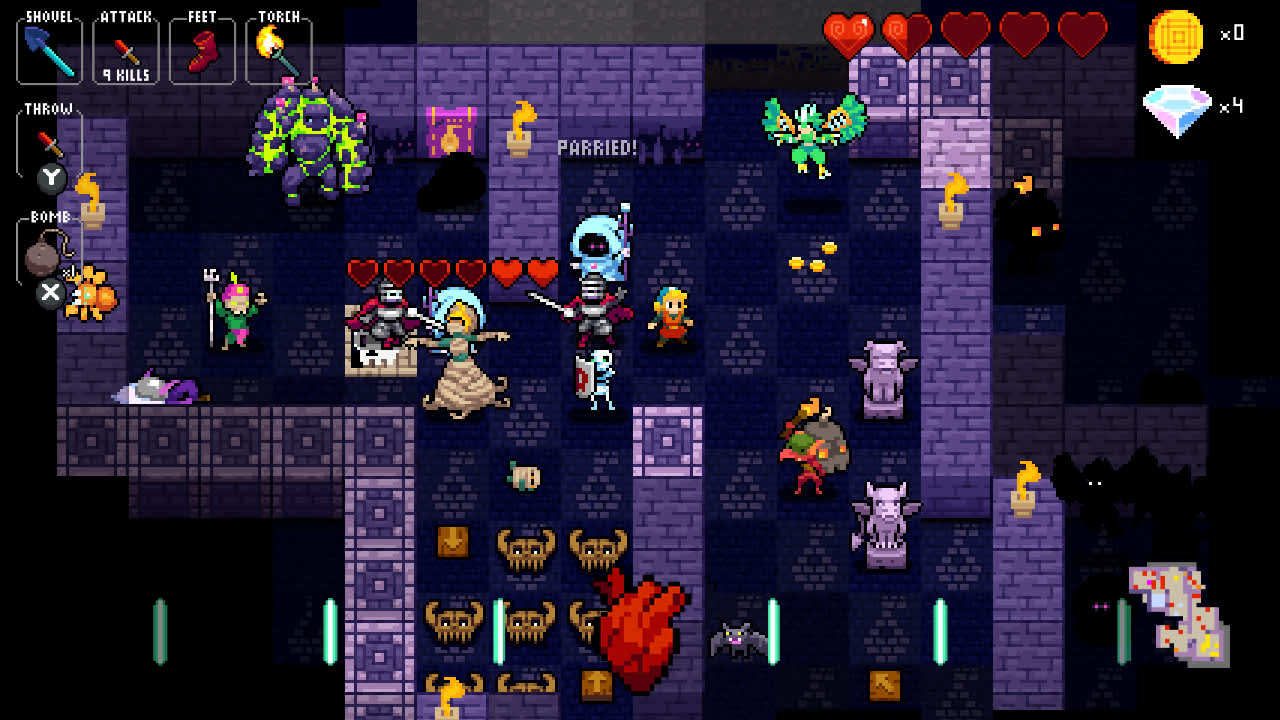Image resolution: width=1280 pixels, height=720 pixels.
Task: Select the bat near the bottom center
Action: pyautogui.click(x=735, y=640)
